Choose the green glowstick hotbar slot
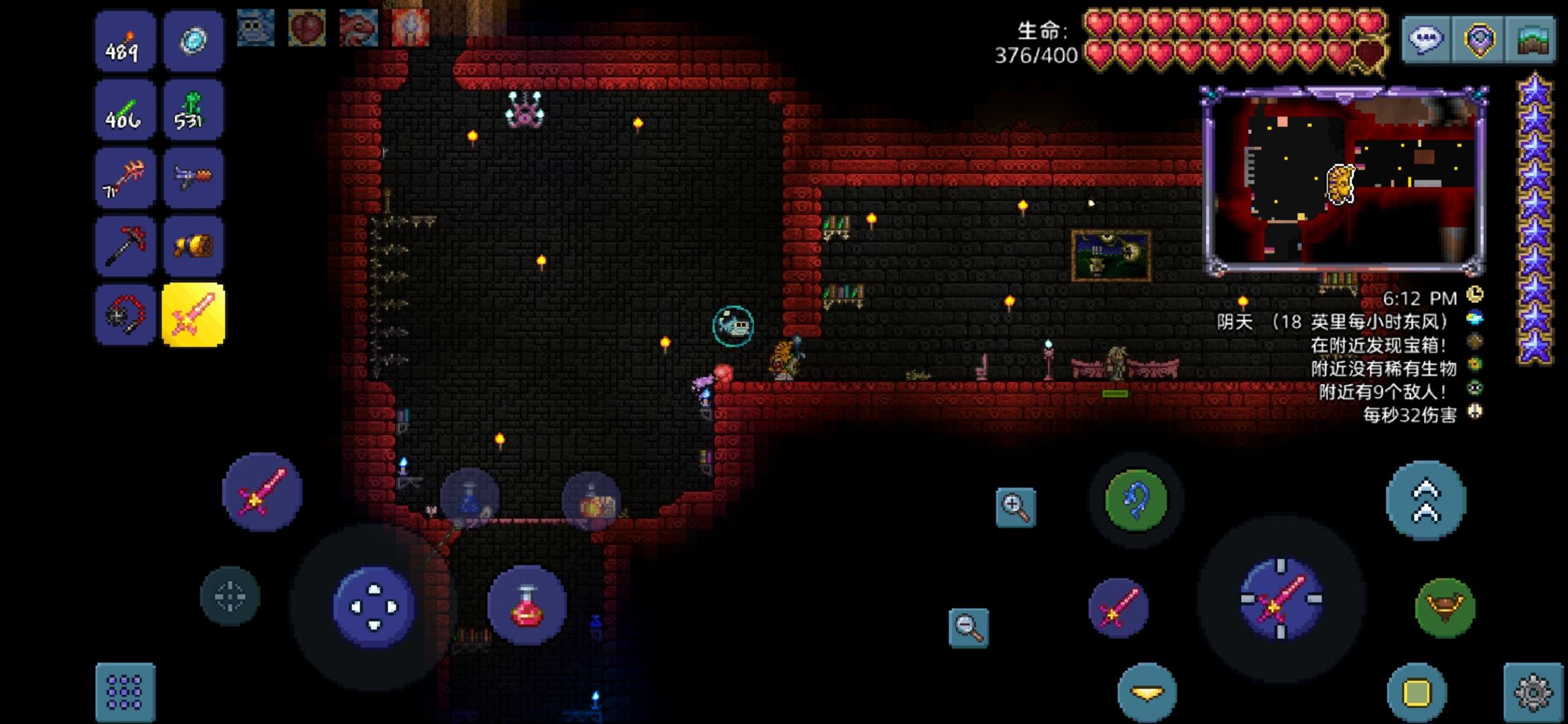Viewport: 1568px width, 724px height. (x=125, y=110)
